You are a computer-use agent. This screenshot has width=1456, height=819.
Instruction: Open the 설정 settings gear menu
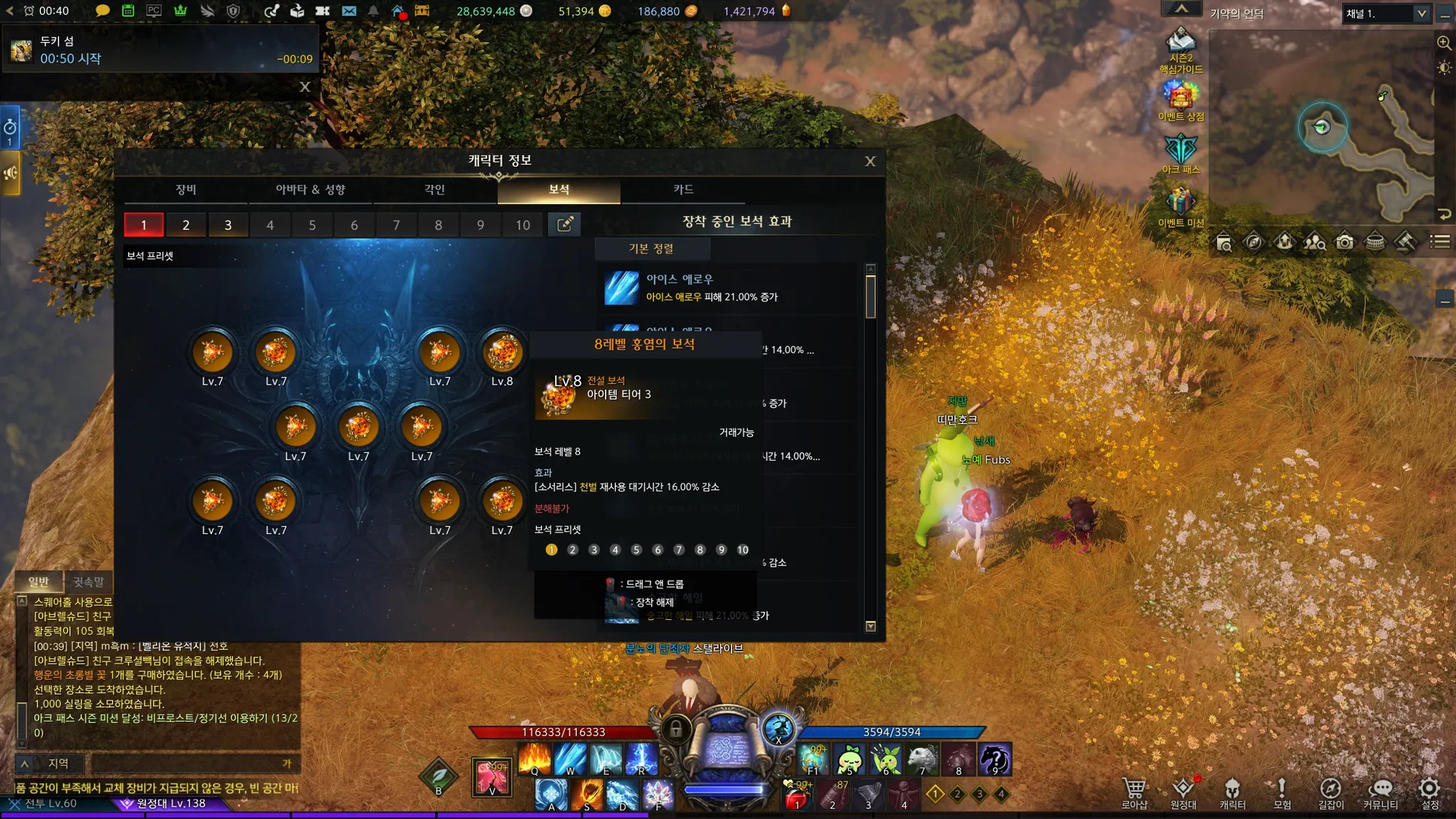tap(1429, 793)
